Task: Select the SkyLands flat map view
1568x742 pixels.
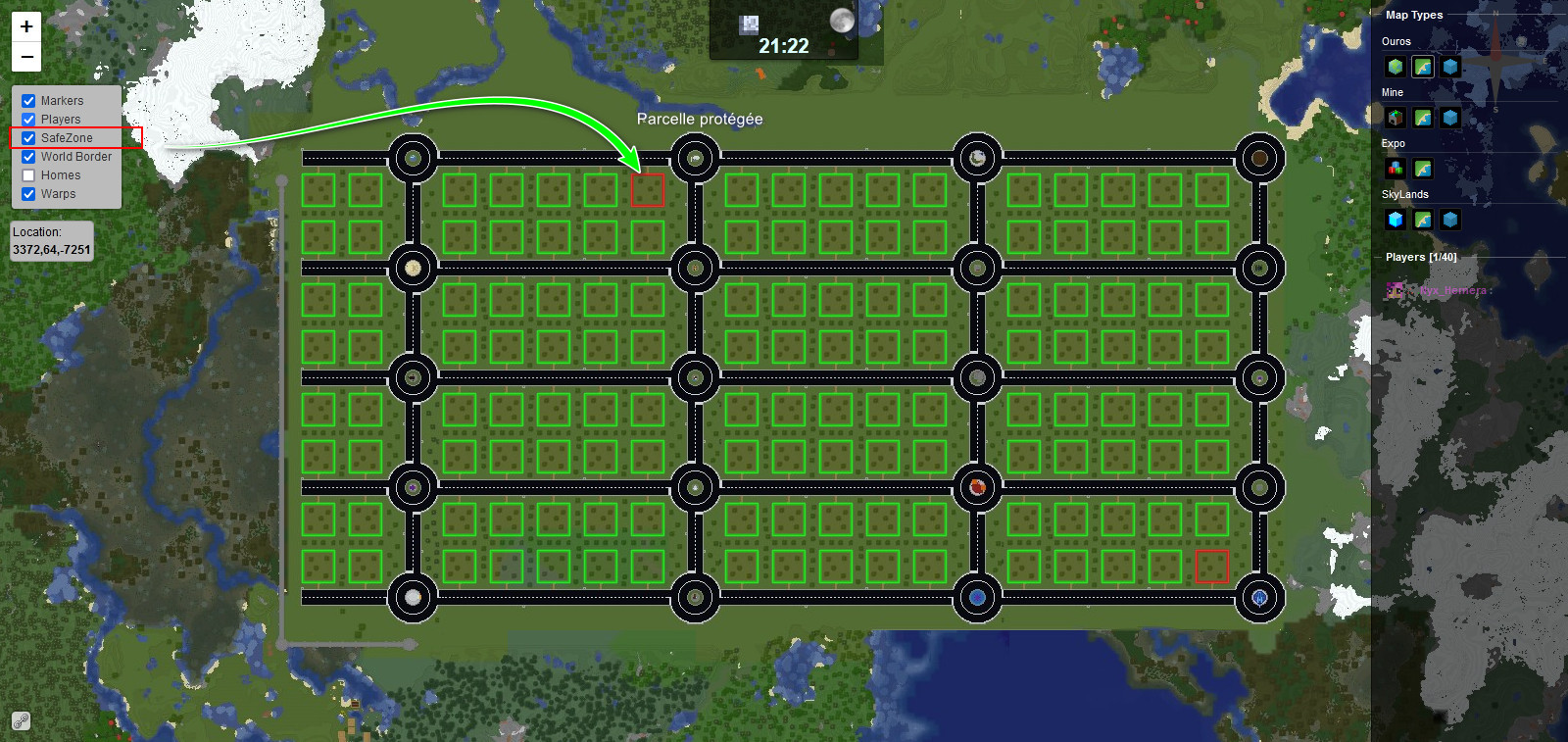Action: click(1423, 220)
